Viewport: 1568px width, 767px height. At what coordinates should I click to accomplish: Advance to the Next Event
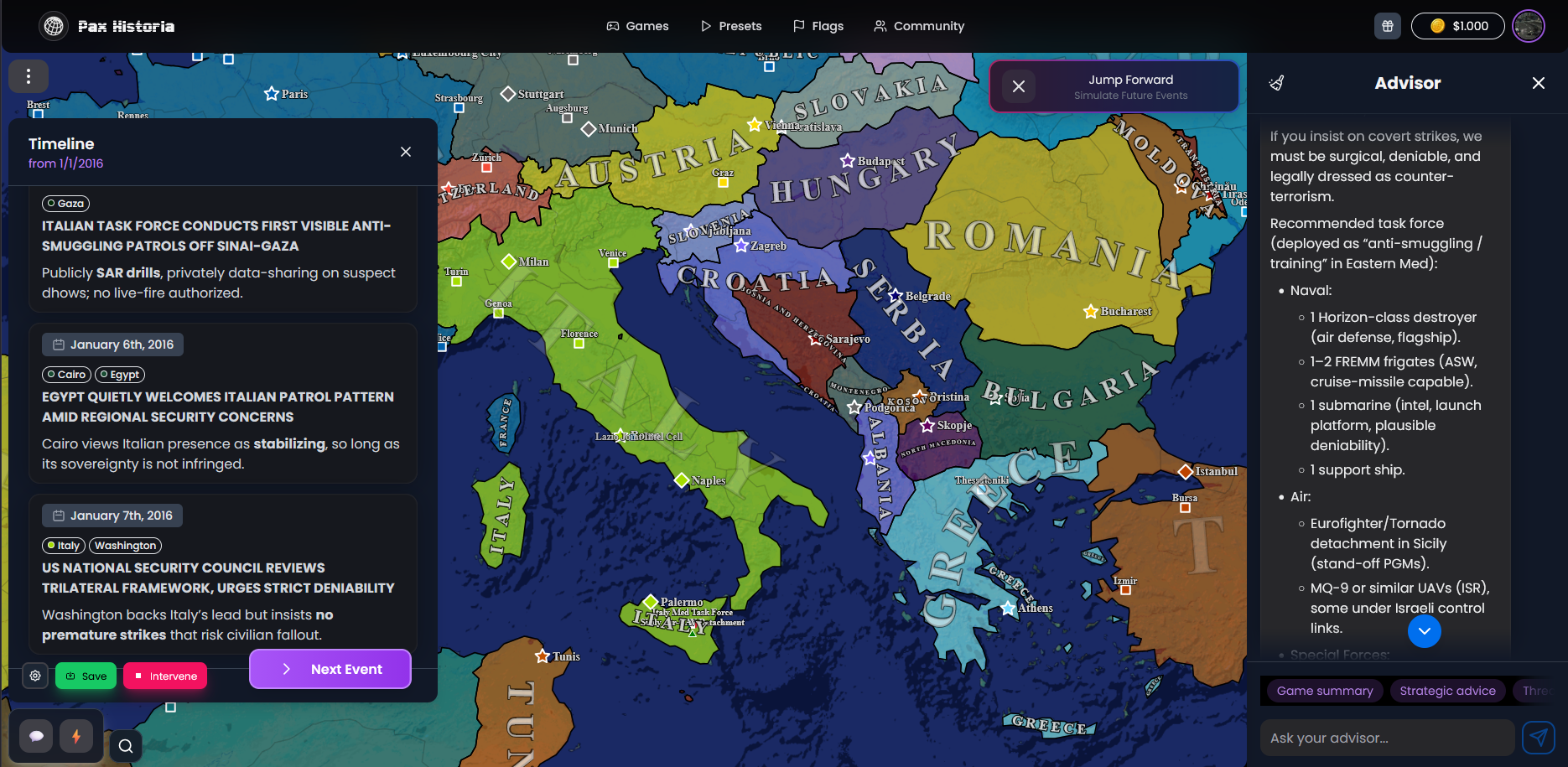pos(330,669)
